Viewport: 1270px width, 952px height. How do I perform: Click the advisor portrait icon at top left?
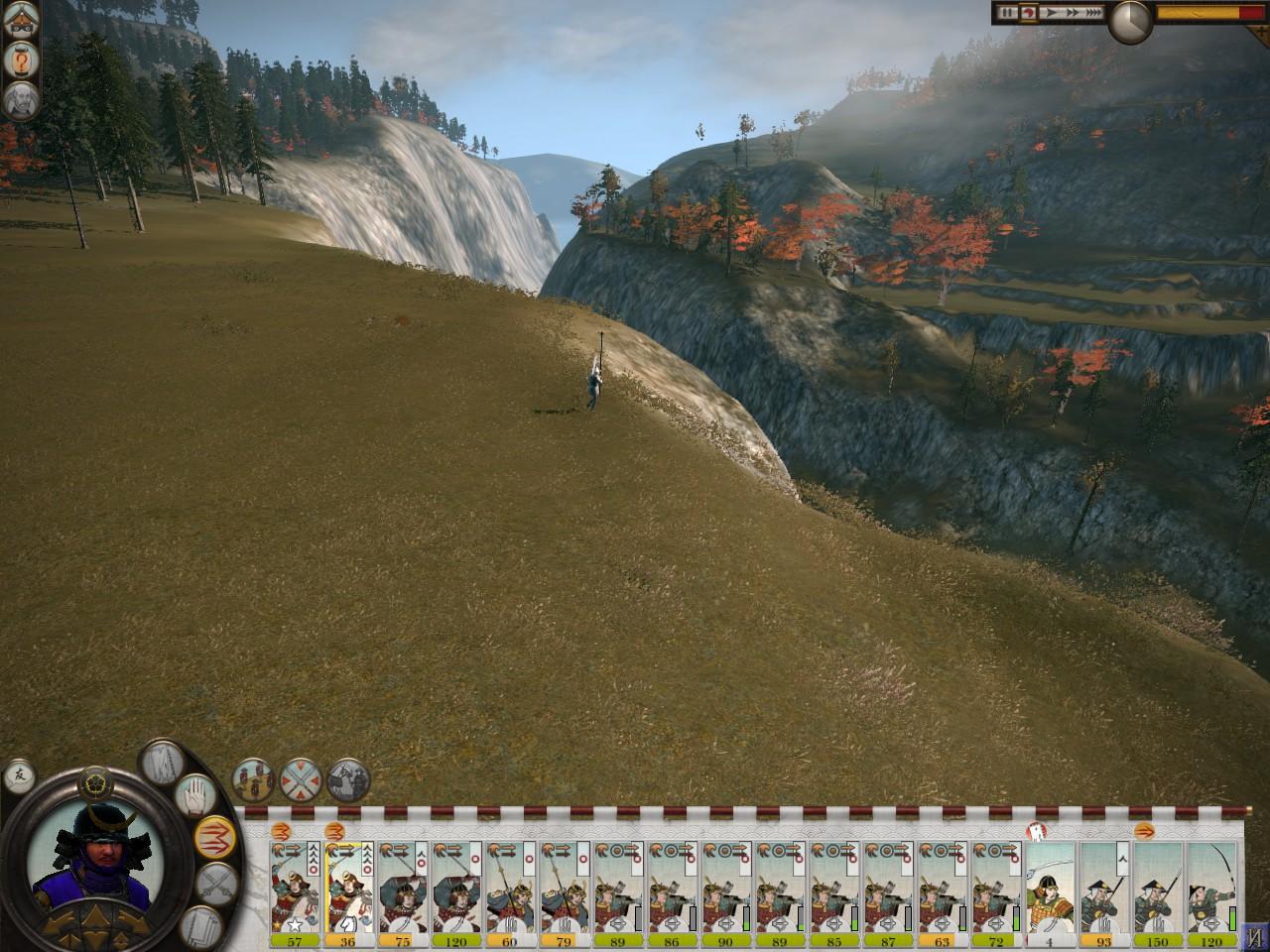[x=18, y=98]
